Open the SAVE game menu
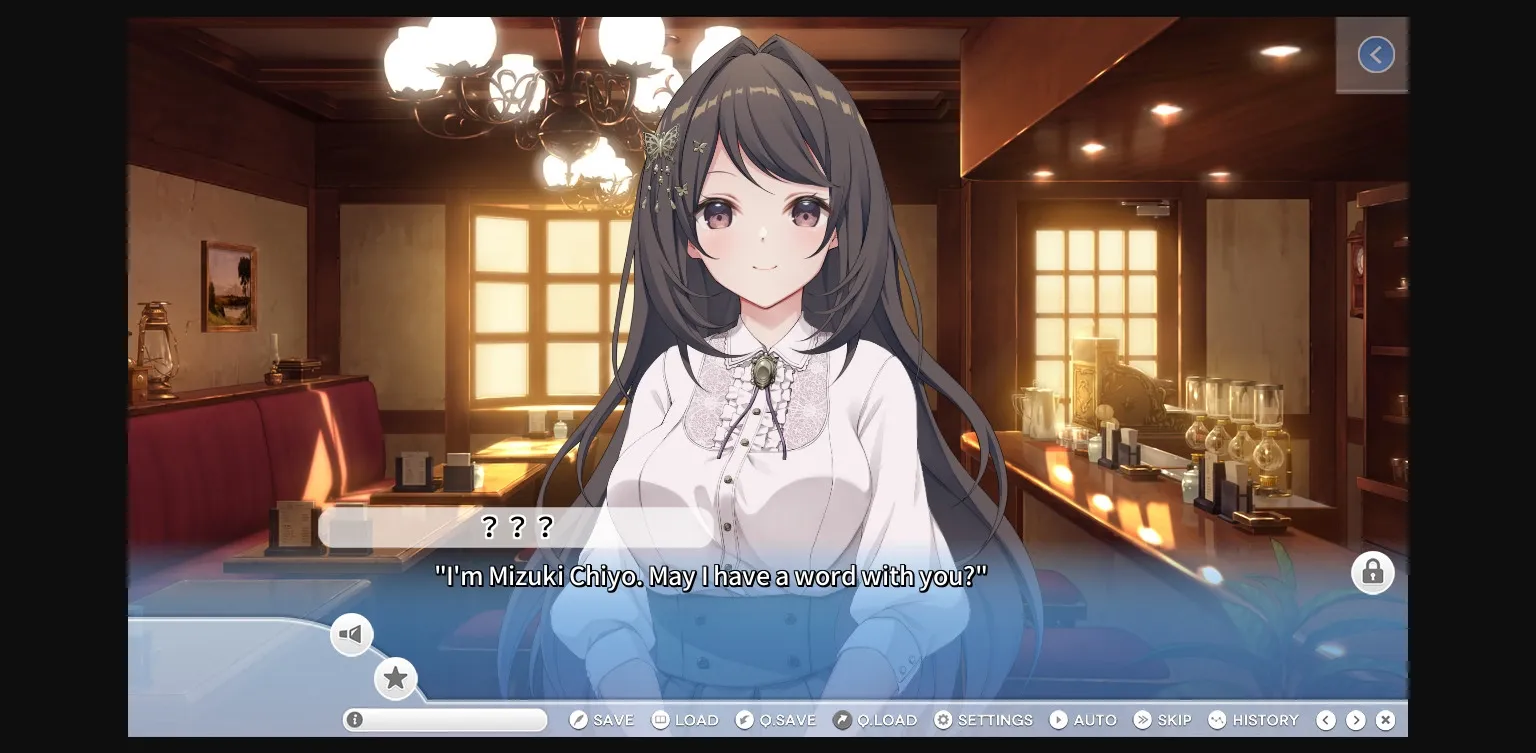This screenshot has width=1536, height=753. [x=602, y=719]
